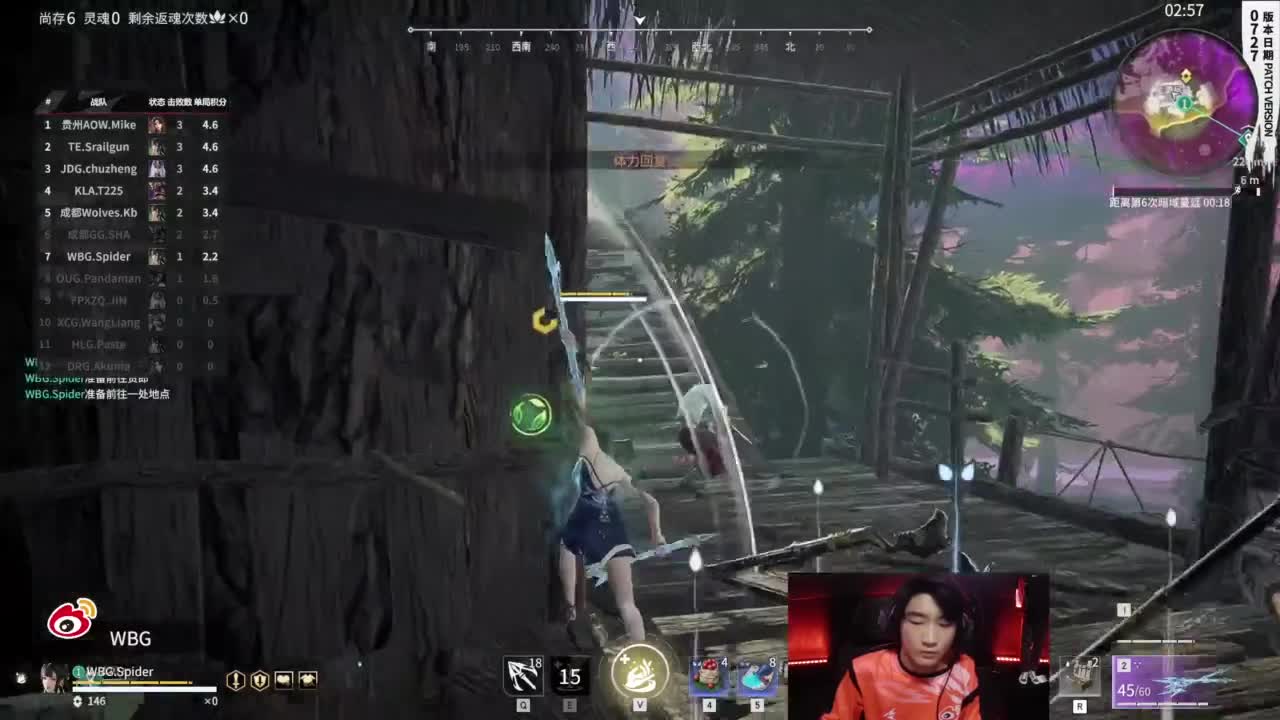Click WBG.Spider's row in the scoreboard

tap(100, 256)
